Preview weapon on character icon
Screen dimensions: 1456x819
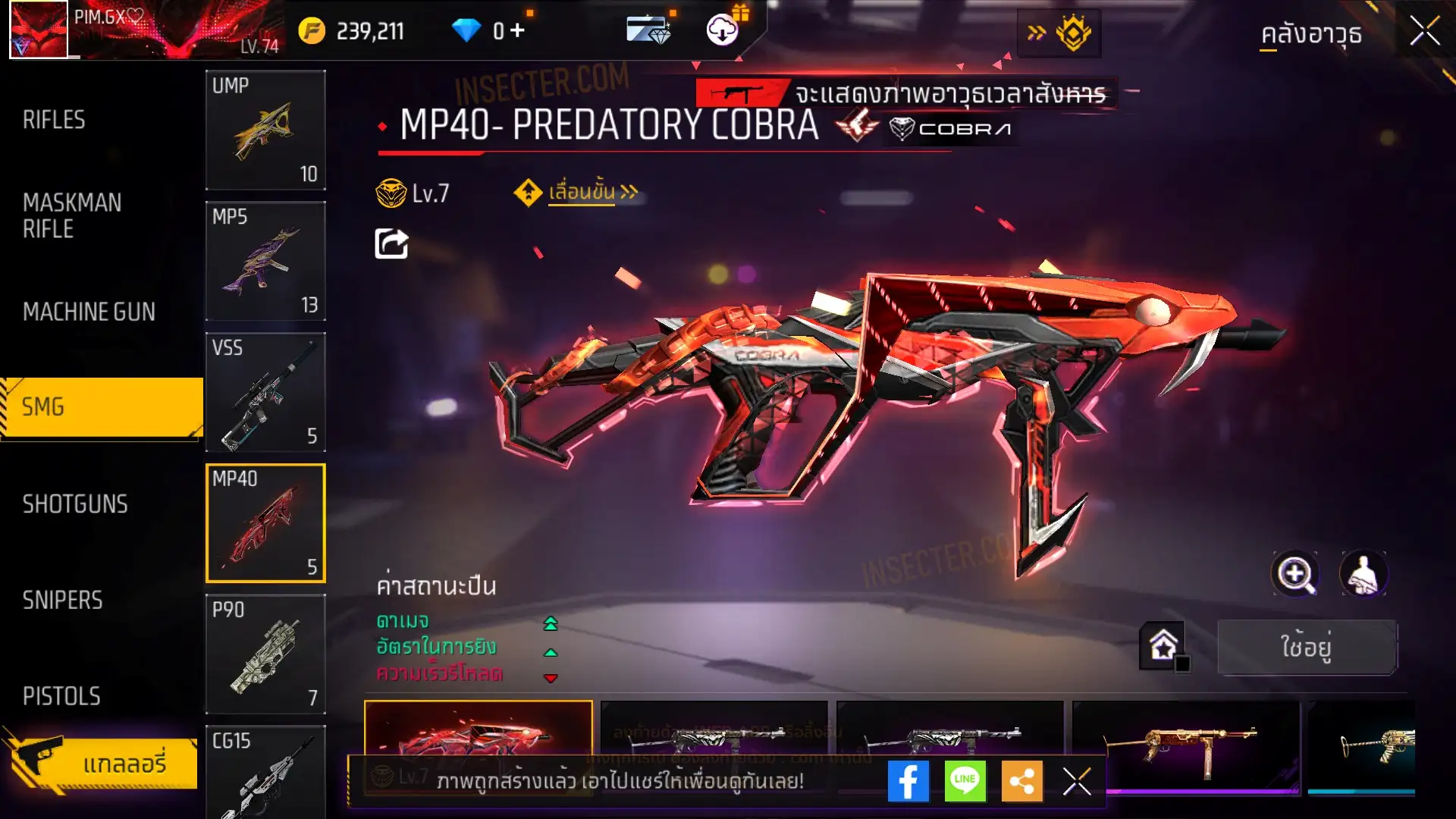tap(1363, 574)
